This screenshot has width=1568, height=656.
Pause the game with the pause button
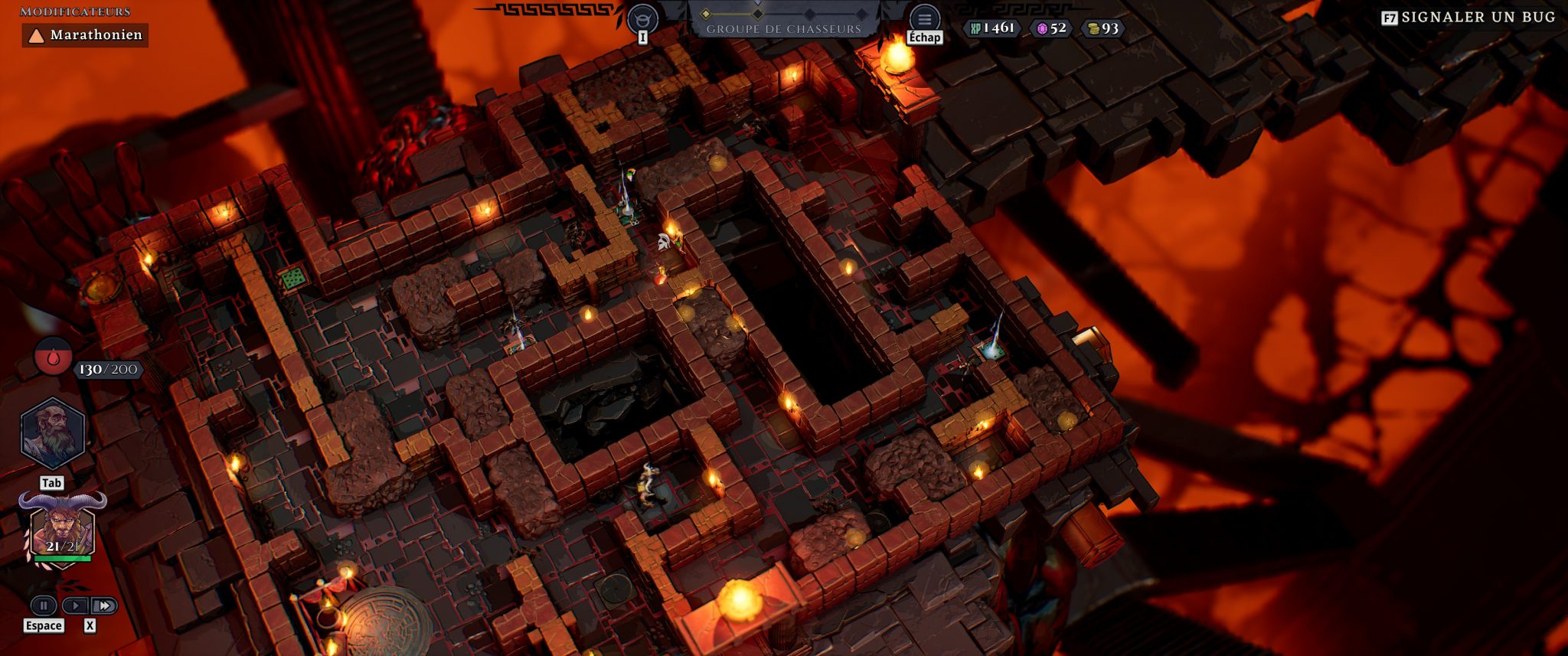[x=44, y=605]
